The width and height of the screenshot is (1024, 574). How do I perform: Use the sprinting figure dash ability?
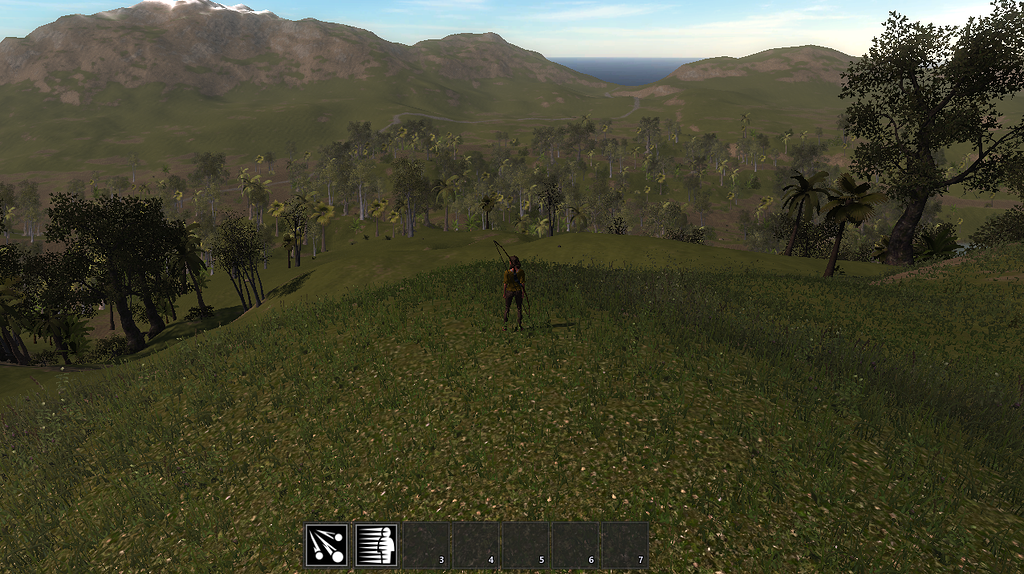click(376, 545)
